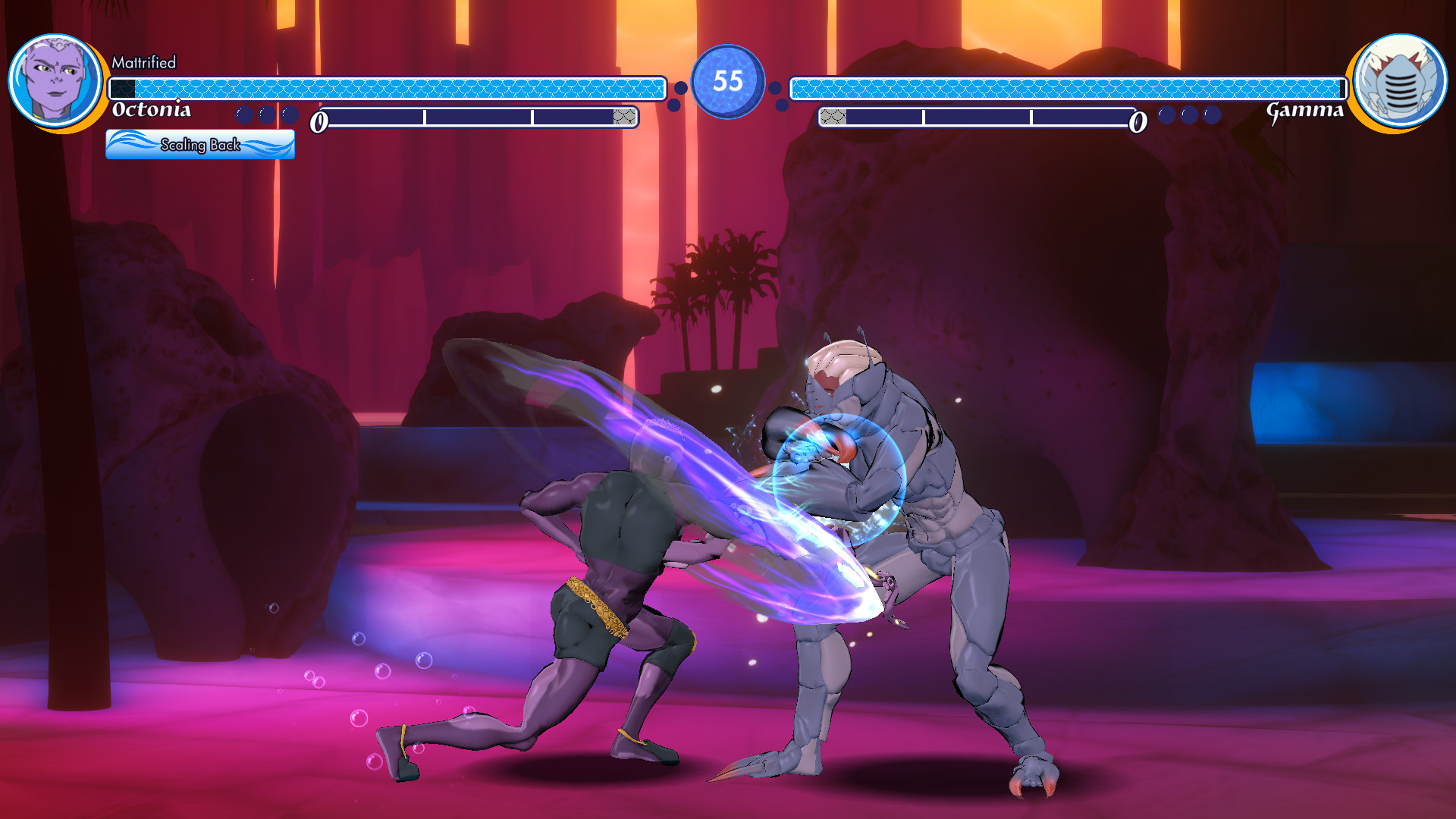Select the Gamma name label

pyautogui.click(x=1306, y=112)
